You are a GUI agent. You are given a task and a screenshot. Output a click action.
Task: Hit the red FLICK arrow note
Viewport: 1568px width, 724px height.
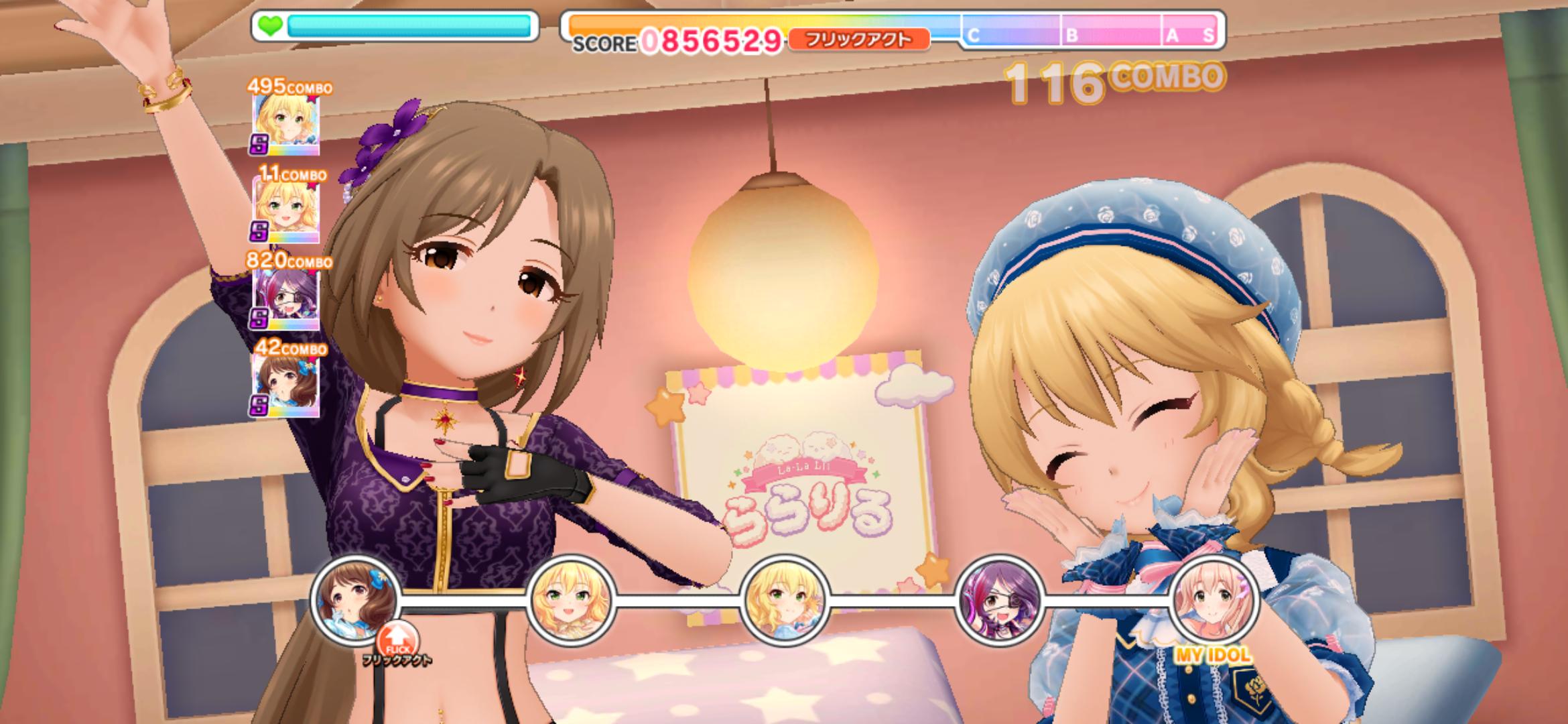[x=397, y=642]
